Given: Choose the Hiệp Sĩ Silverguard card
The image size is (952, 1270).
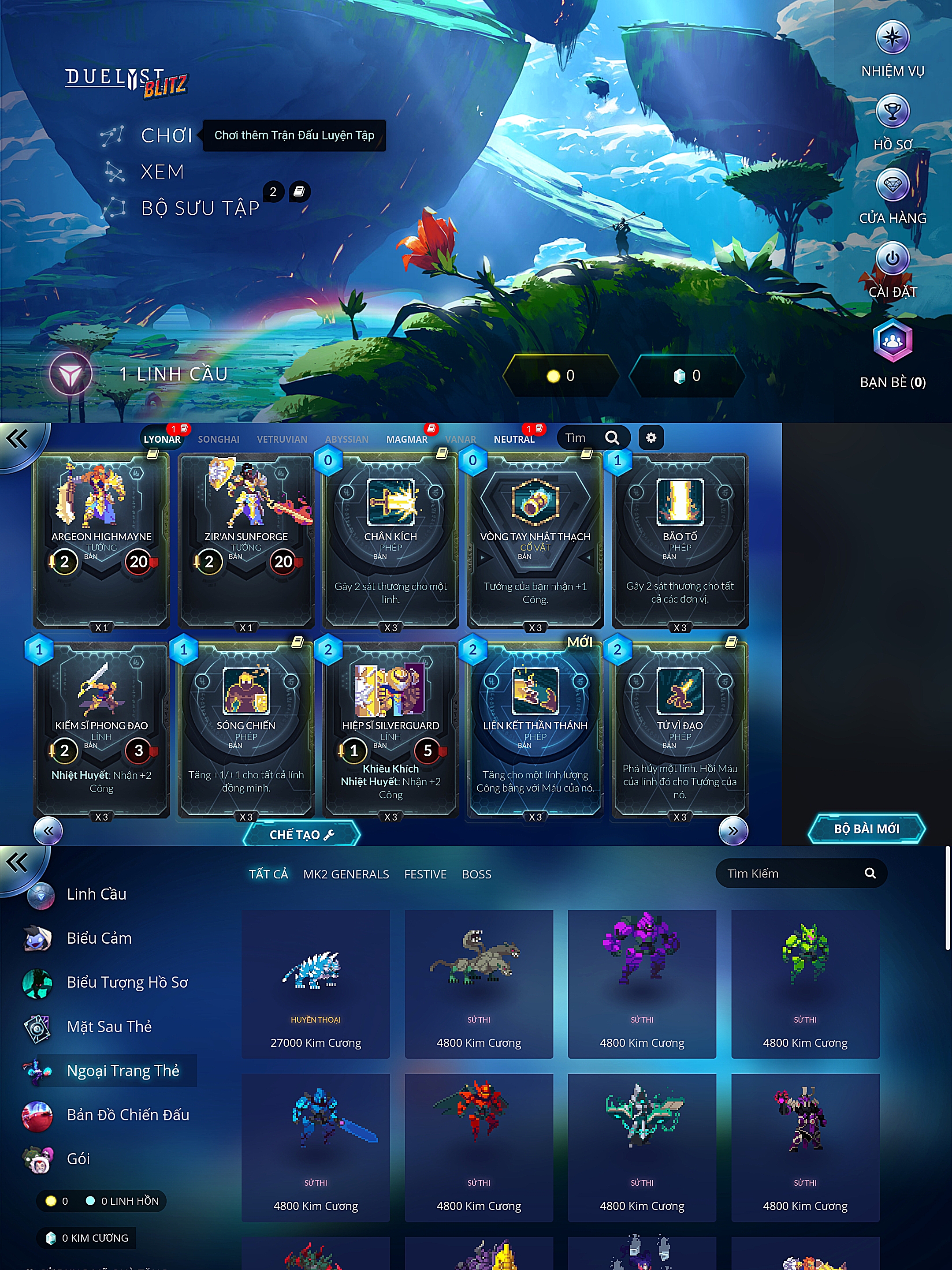Looking at the screenshot, I should click(390, 729).
